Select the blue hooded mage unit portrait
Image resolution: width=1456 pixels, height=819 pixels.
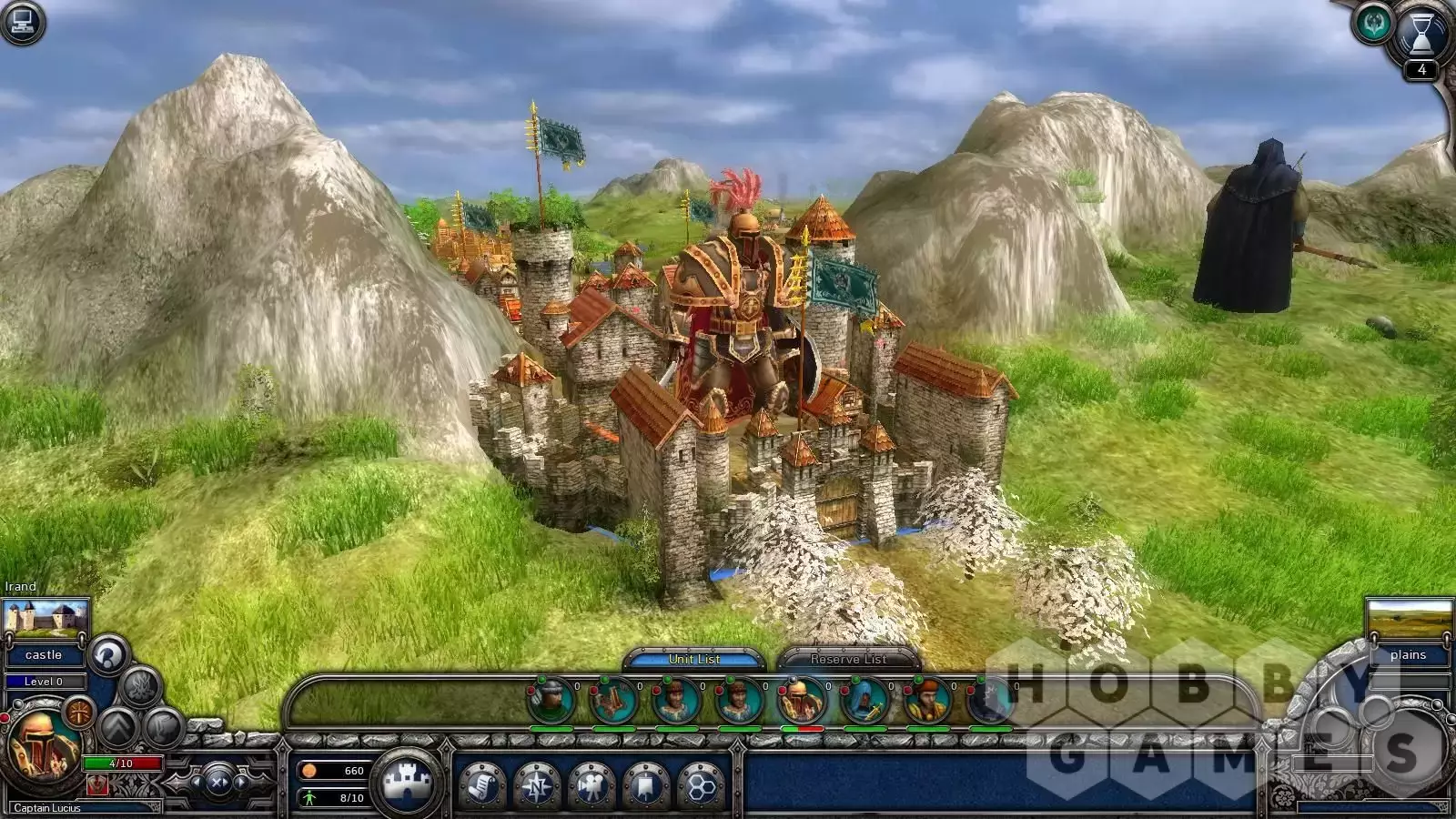pyautogui.click(x=865, y=702)
